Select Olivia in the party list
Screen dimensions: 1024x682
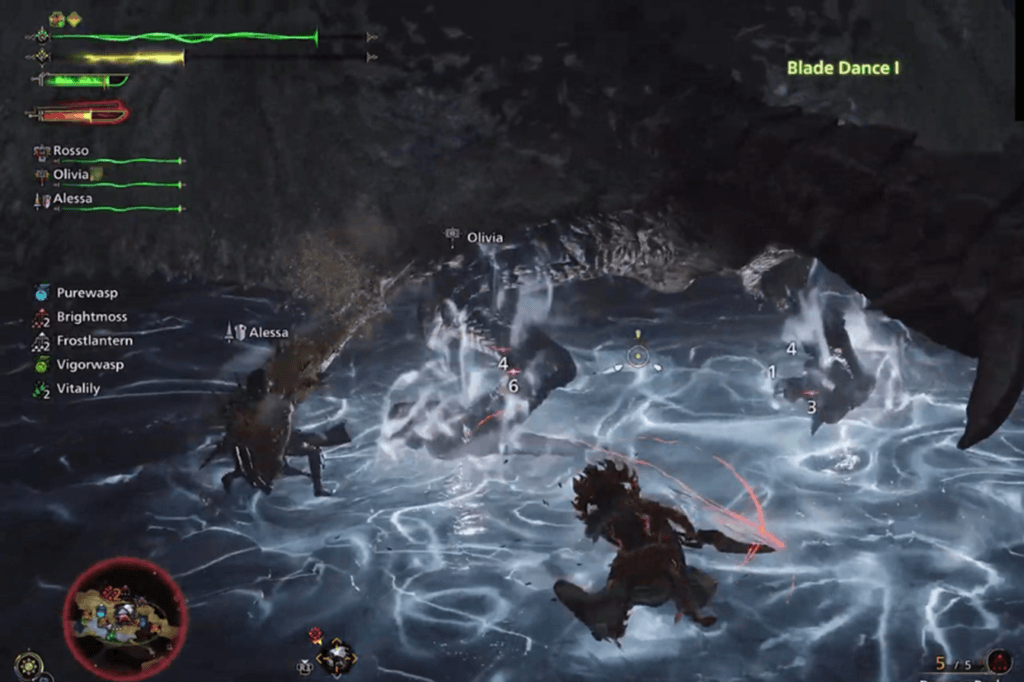tap(71, 174)
